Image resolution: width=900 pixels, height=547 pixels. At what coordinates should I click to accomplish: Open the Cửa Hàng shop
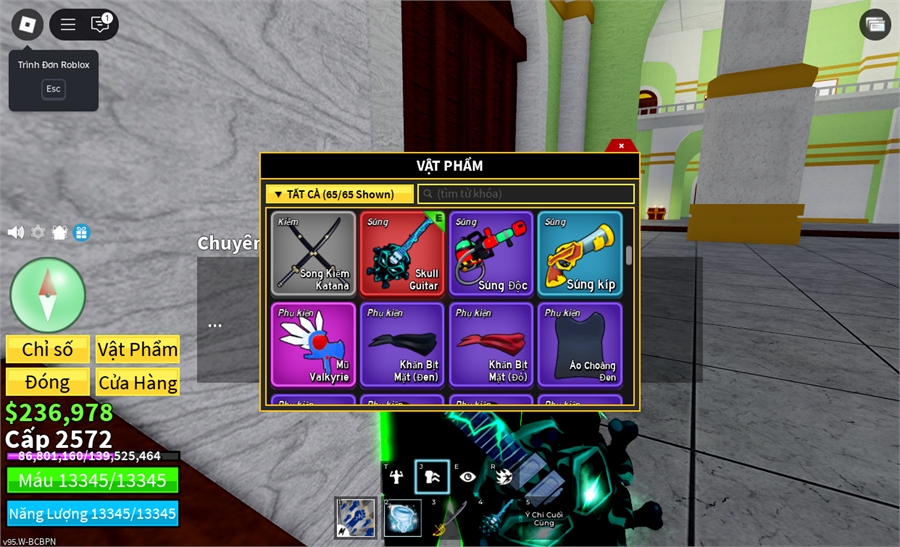point(138,382)
